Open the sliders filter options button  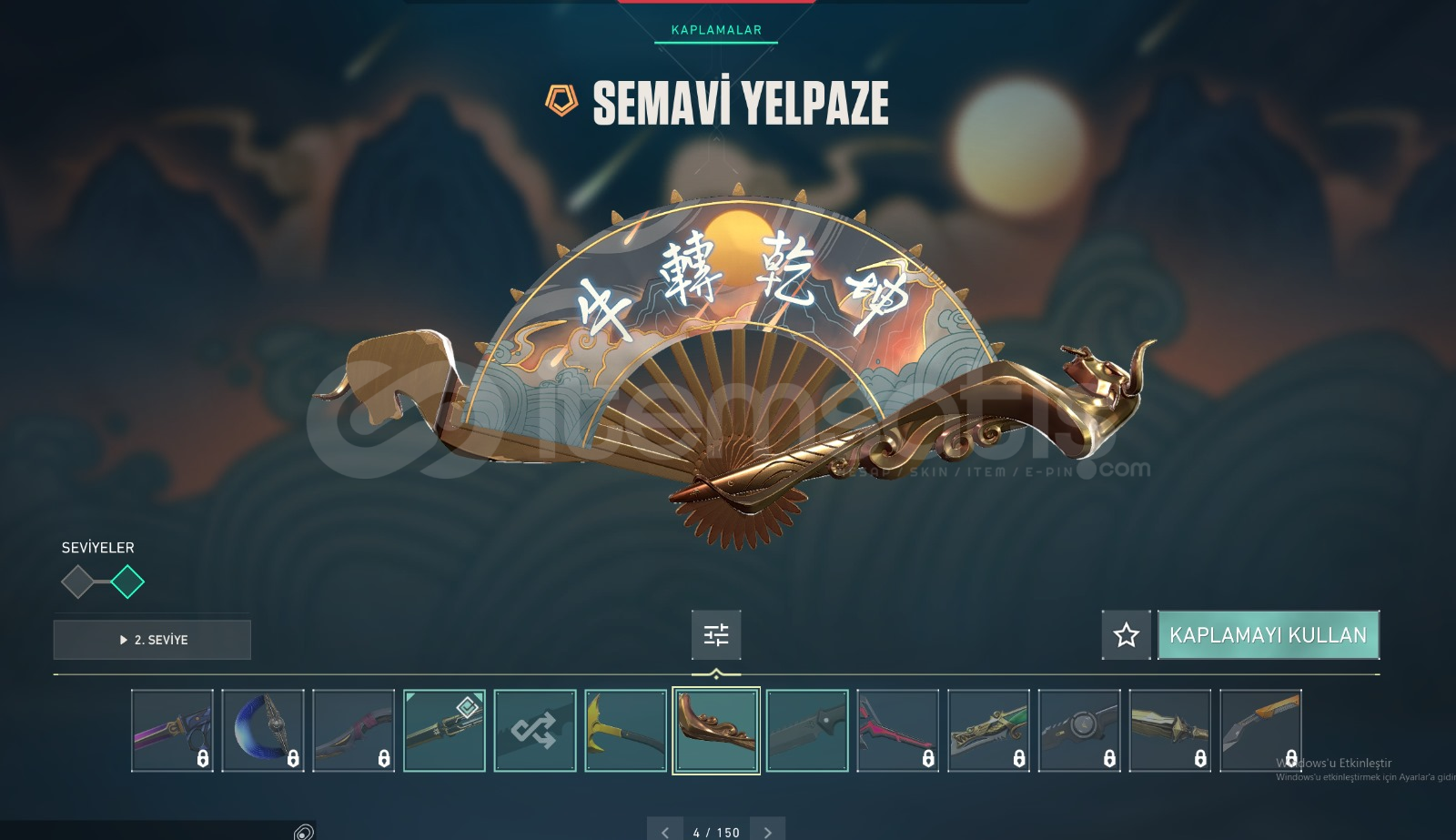tap(716, 634)
